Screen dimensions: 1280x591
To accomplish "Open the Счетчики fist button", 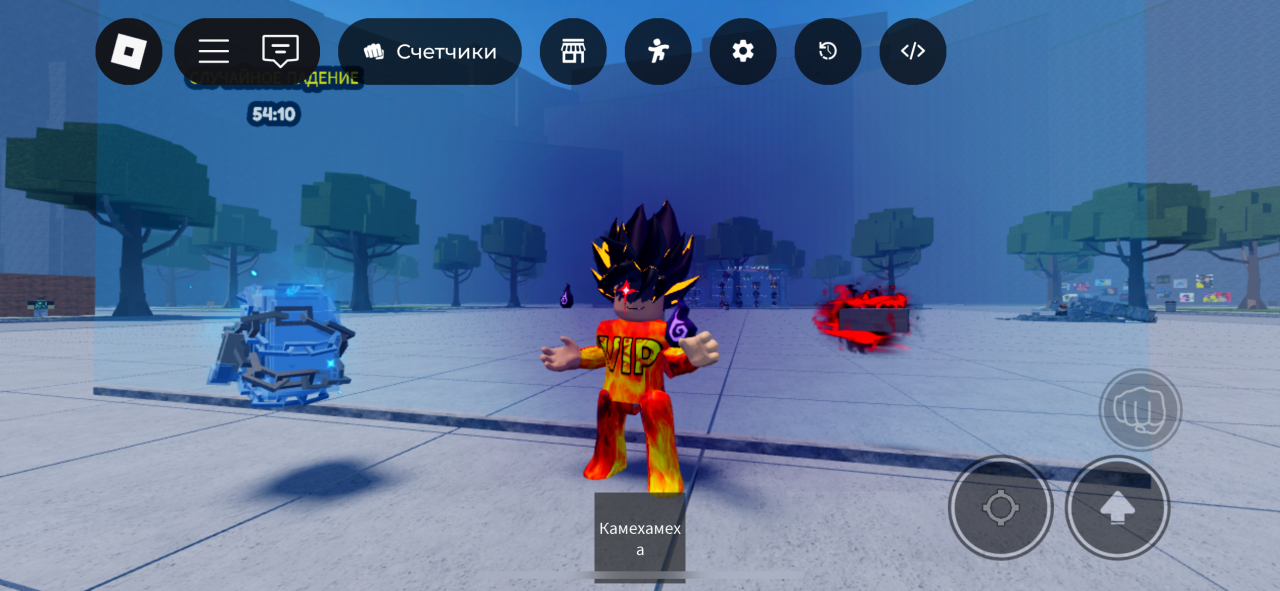I will [430, 51].
